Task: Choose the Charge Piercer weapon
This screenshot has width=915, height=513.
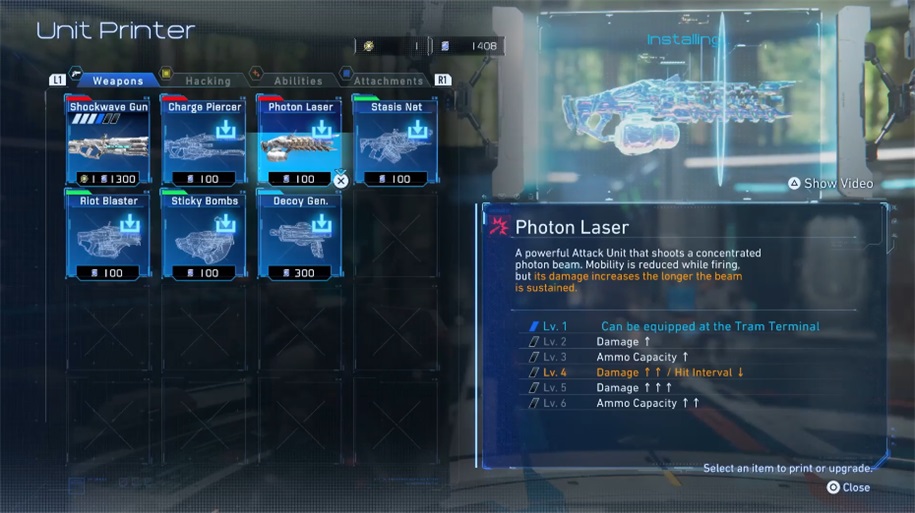Action: pos(204,142)
